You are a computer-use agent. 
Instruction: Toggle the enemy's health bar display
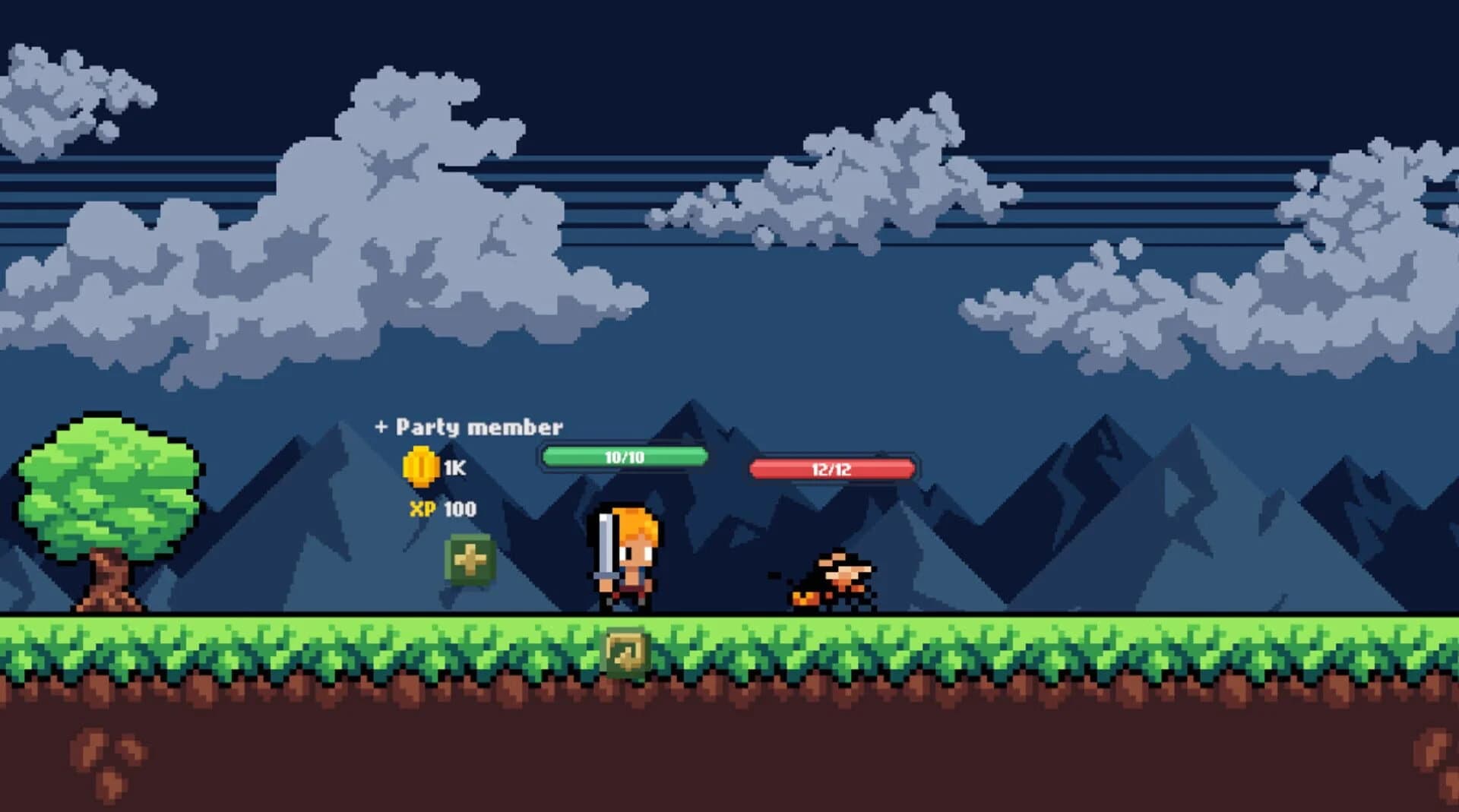pos(832,469)
